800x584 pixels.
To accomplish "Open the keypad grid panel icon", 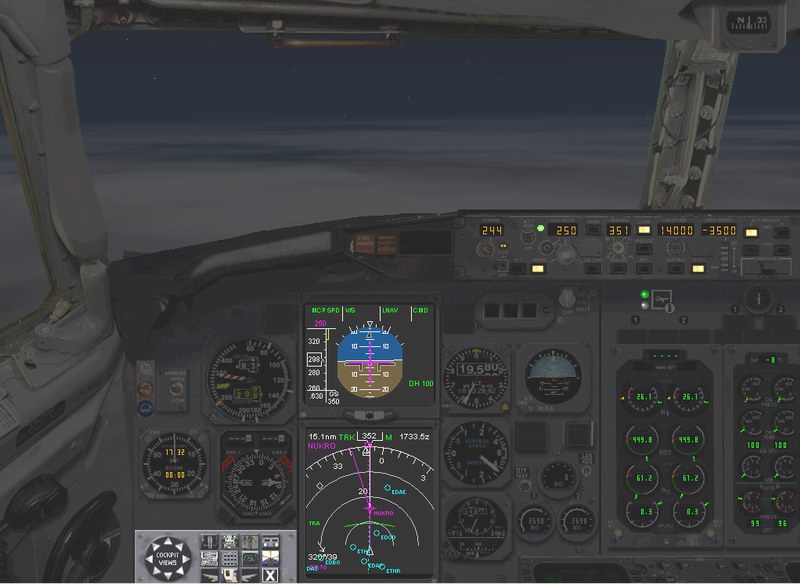I will pos(228,558).
